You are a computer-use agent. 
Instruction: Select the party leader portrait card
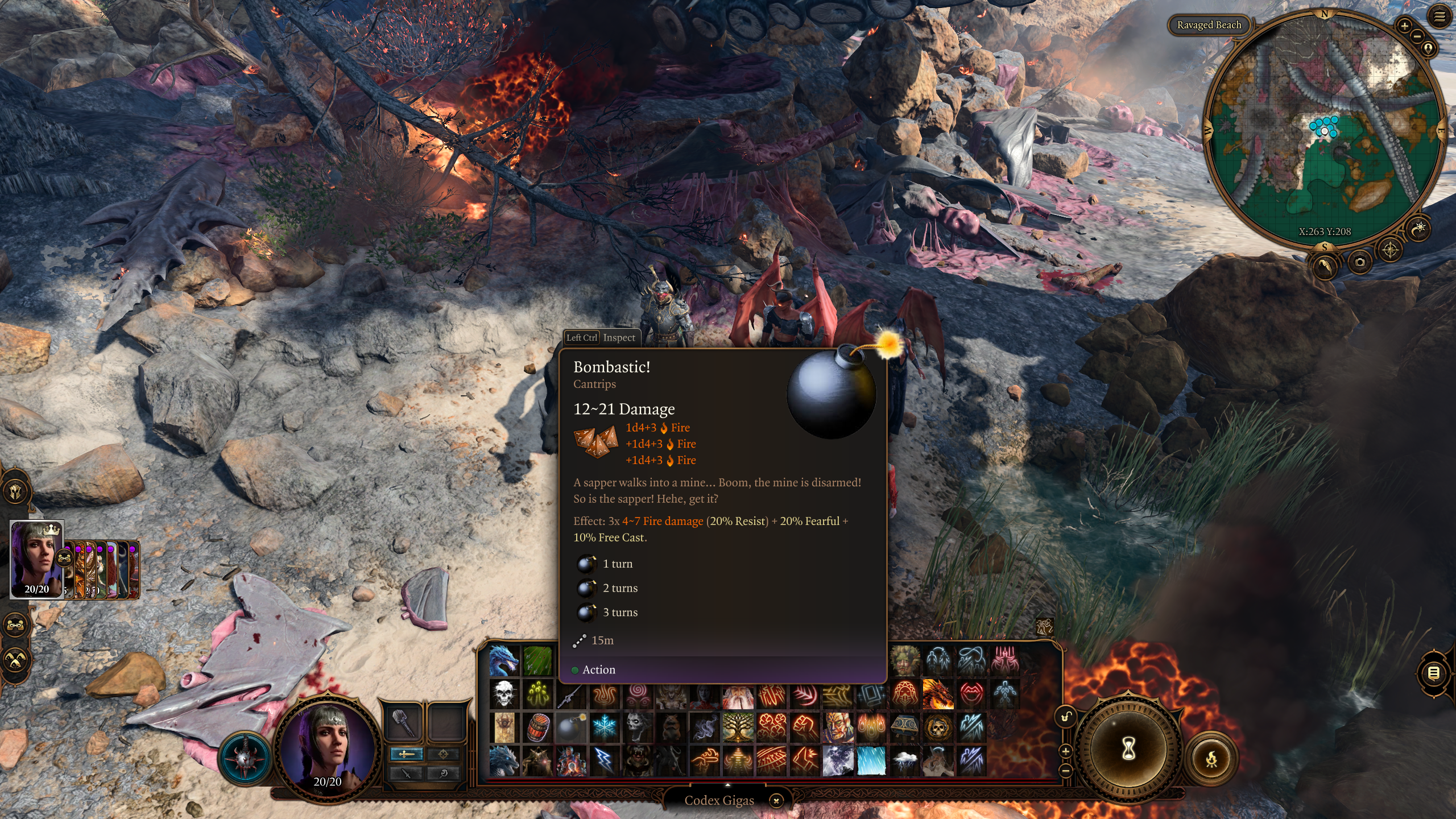(x=37, y=559)
